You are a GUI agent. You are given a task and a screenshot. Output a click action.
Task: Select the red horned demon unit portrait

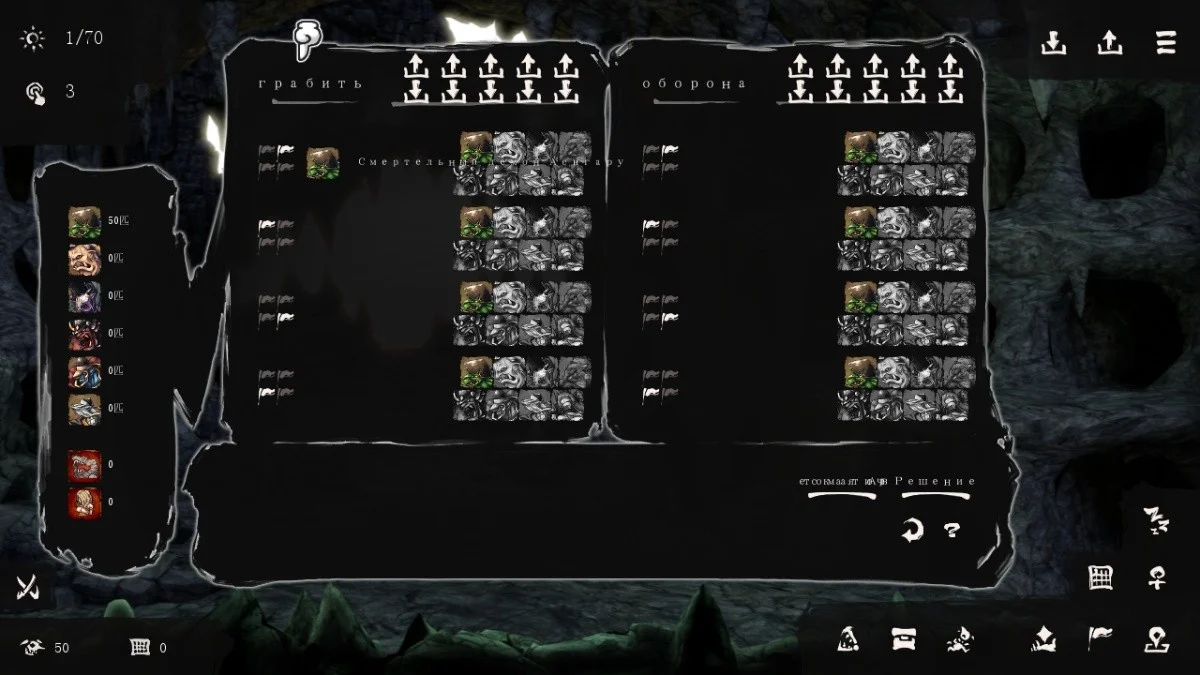(84, 334)
